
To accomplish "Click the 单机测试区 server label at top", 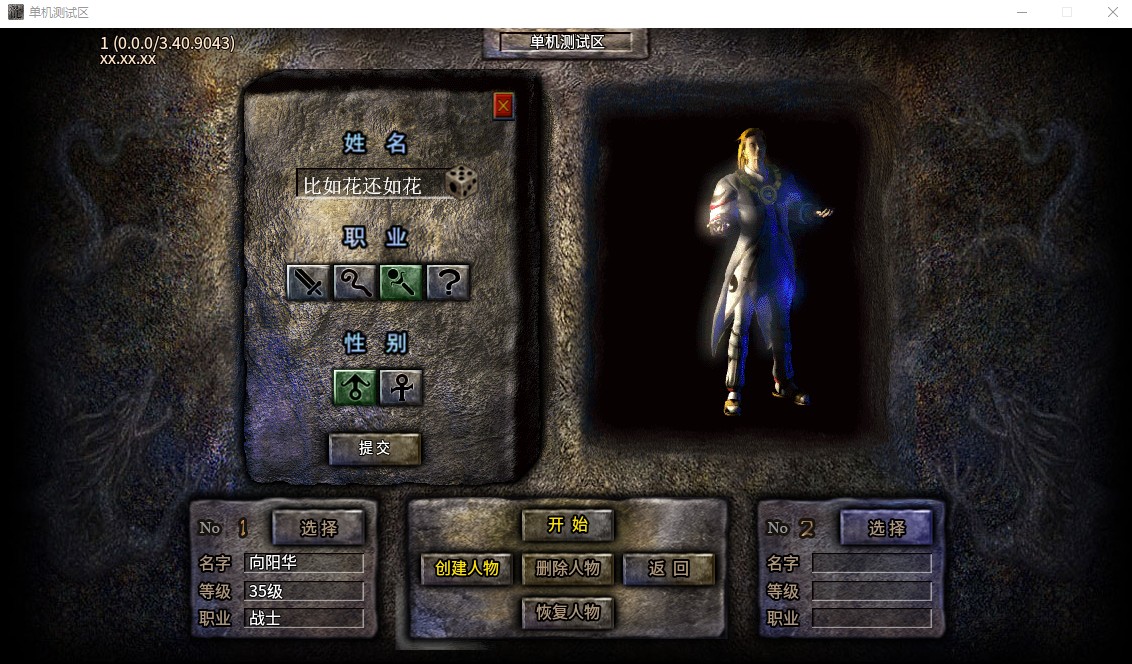I will click(567, 42).
